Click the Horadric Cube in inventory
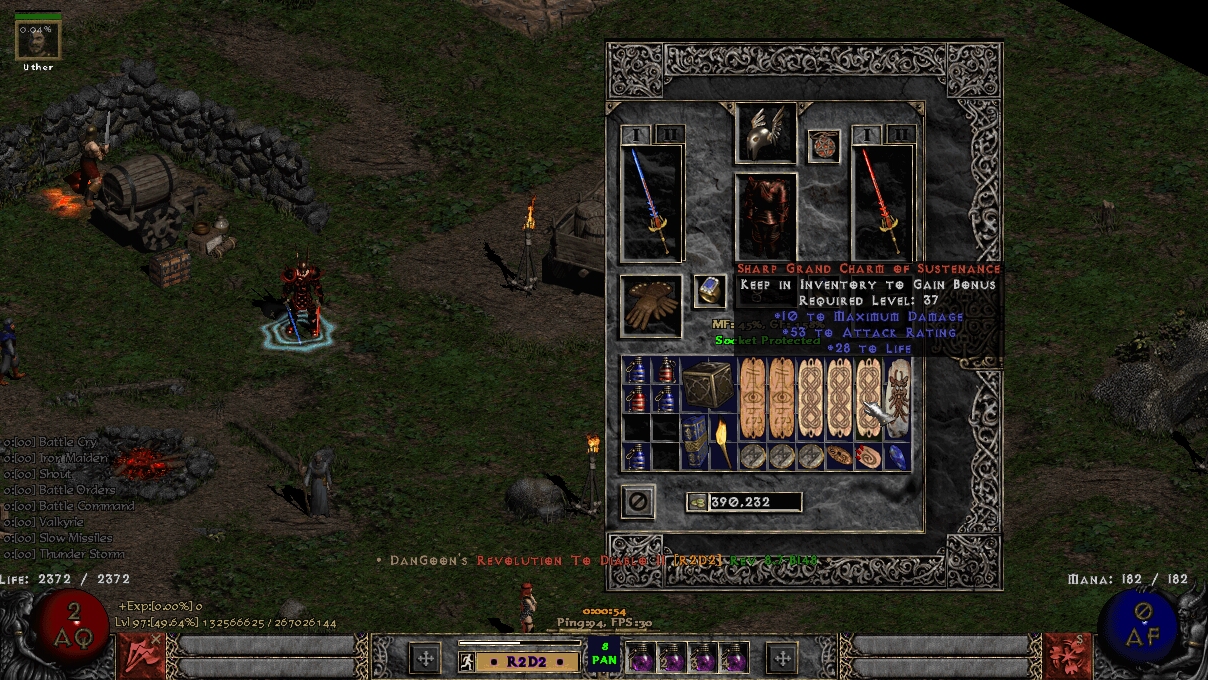The height and width of the screenshot is (680, 1208). [x=708, y=384]
